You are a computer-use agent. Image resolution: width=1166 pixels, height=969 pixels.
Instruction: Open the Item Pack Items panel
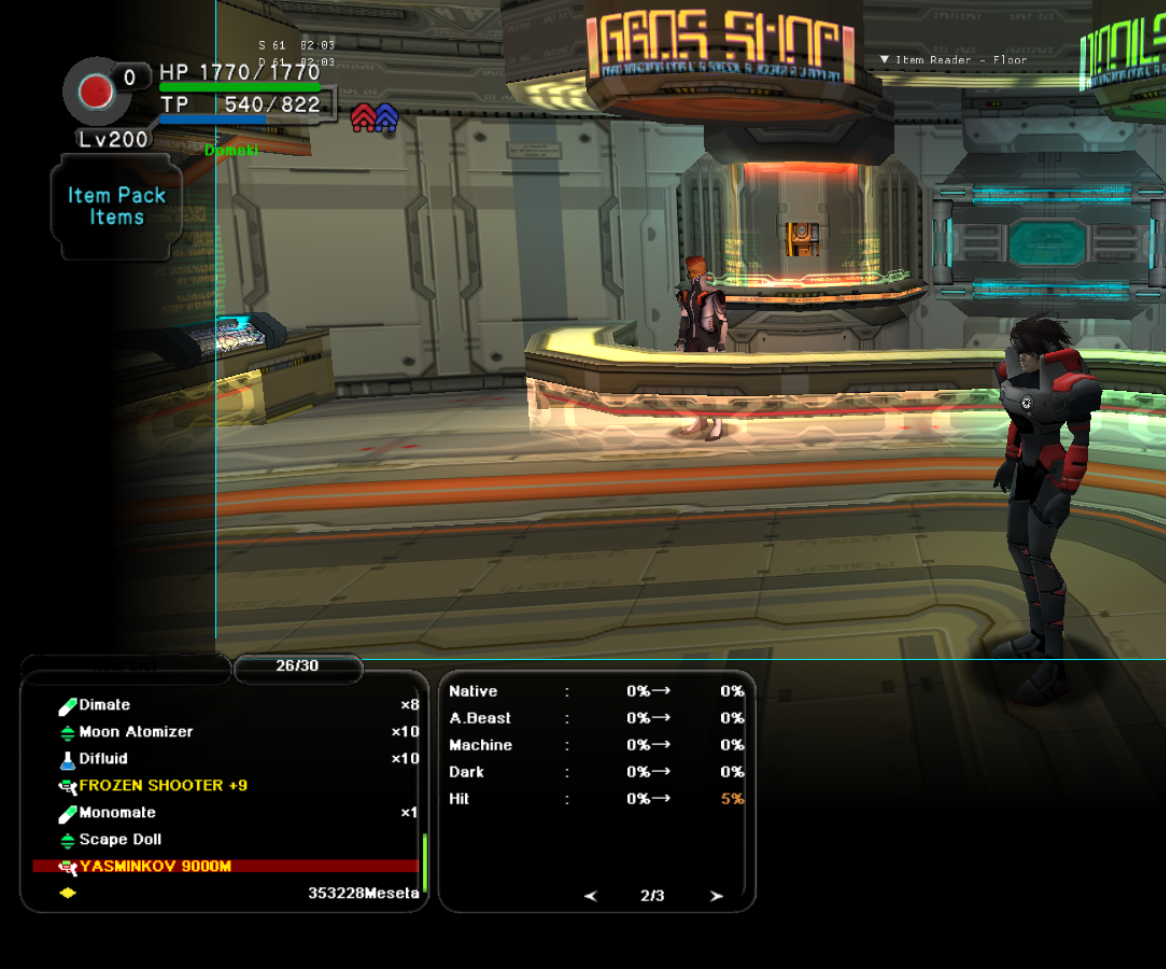116,206
